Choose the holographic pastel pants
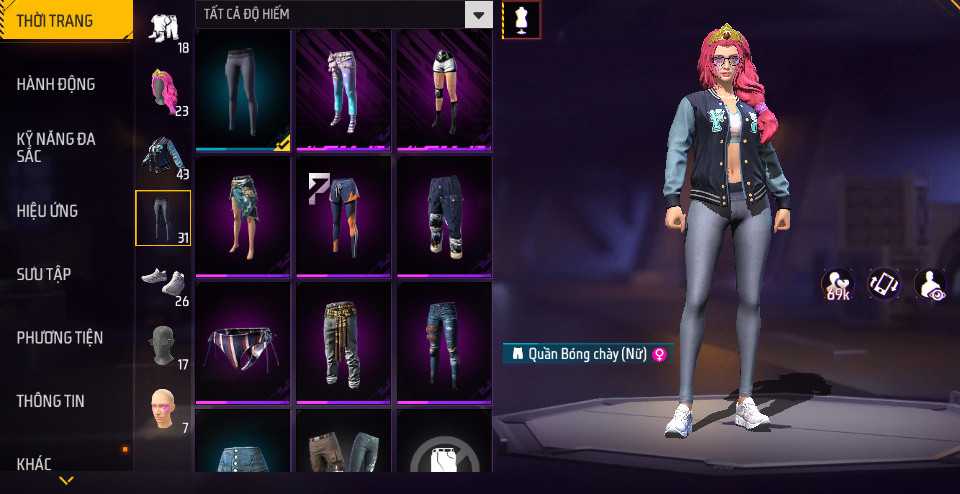 point(342,89)
